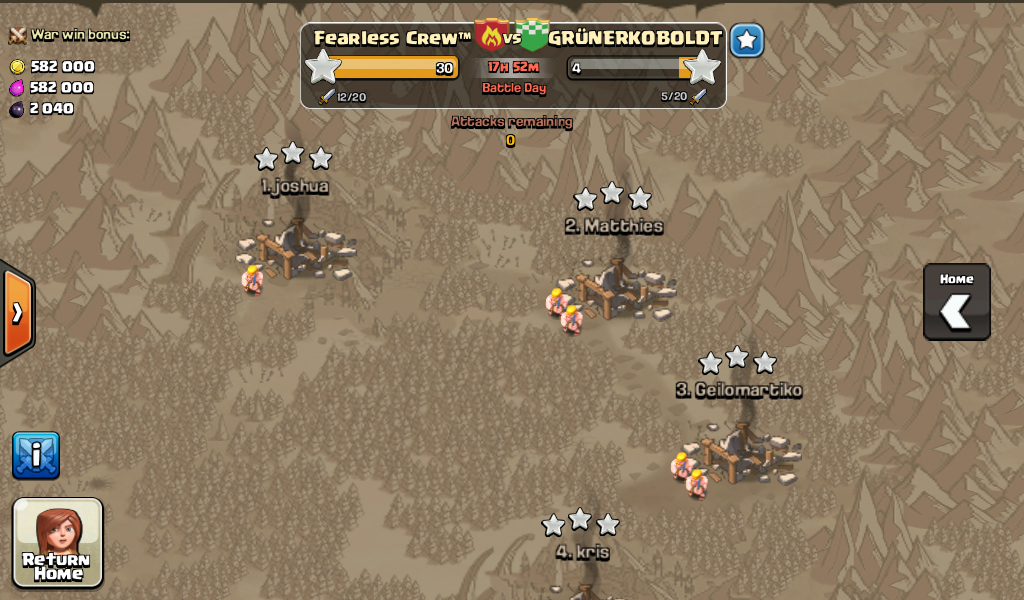Expand the orange side arrow panel
Viewport: 1024px width, 600px height.
(x=17, y=313)
